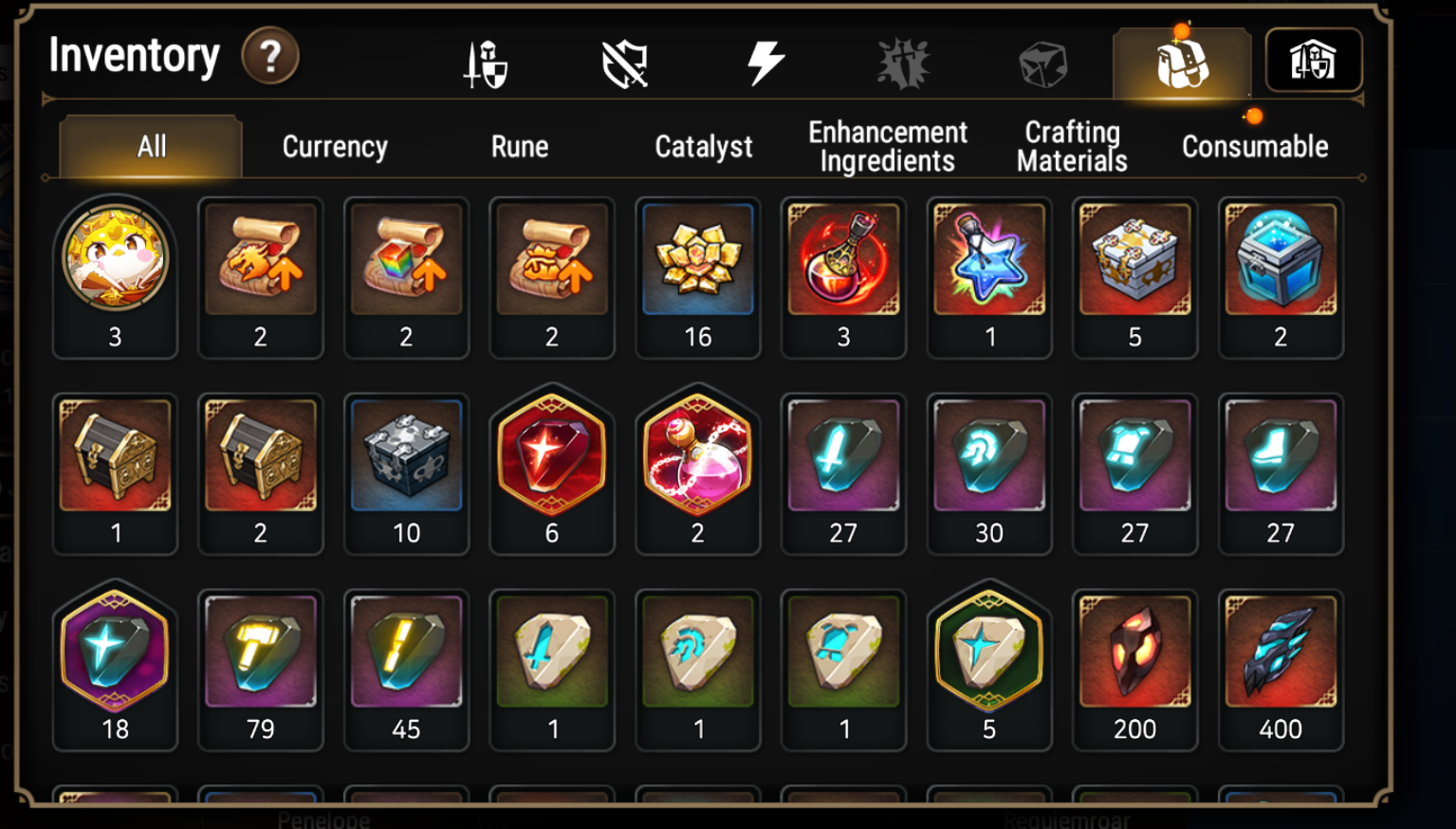Open the Rune tab
This screenshot has width=1456, height=829.
[x=519, y=146]
